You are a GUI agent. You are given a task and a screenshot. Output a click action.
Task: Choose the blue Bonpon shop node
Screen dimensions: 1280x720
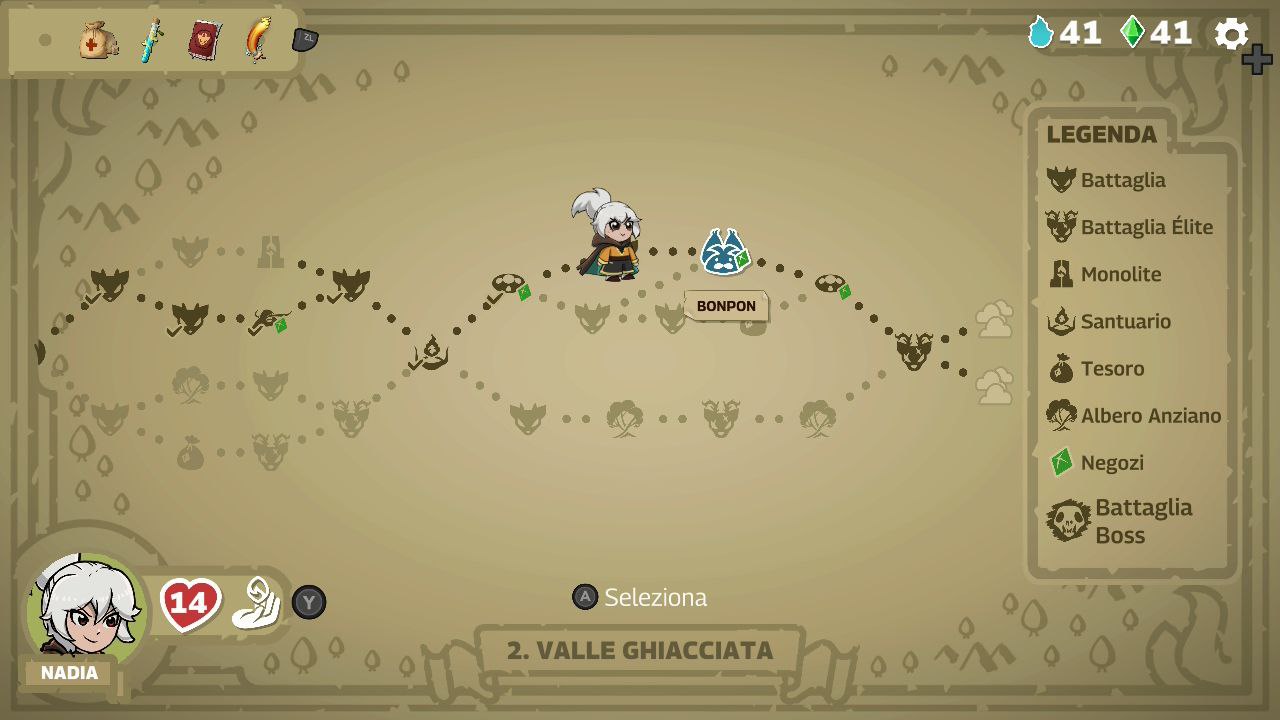[722, 252]
